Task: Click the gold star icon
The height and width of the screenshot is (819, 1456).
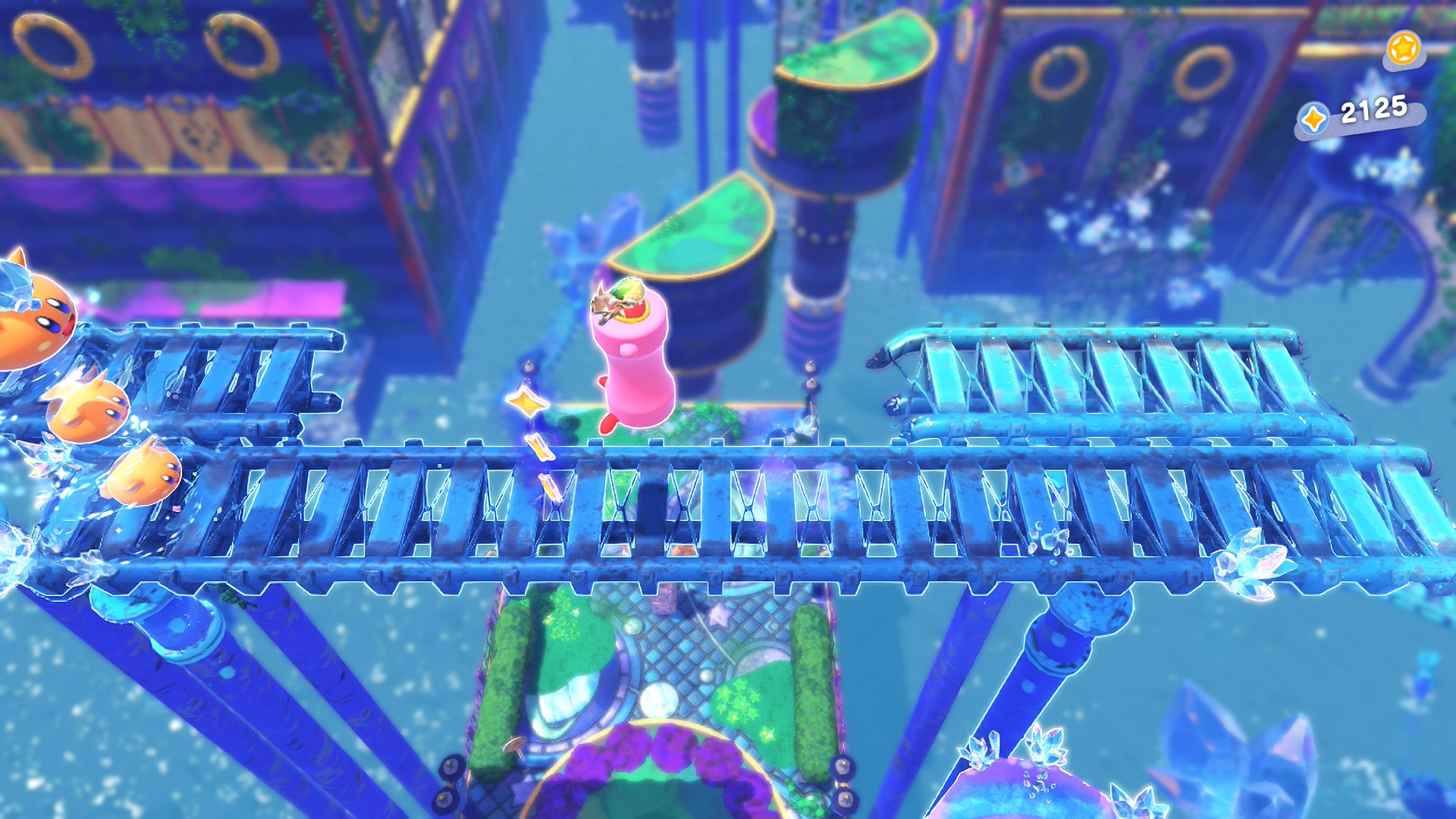Action: click(x=1403, y=49)
